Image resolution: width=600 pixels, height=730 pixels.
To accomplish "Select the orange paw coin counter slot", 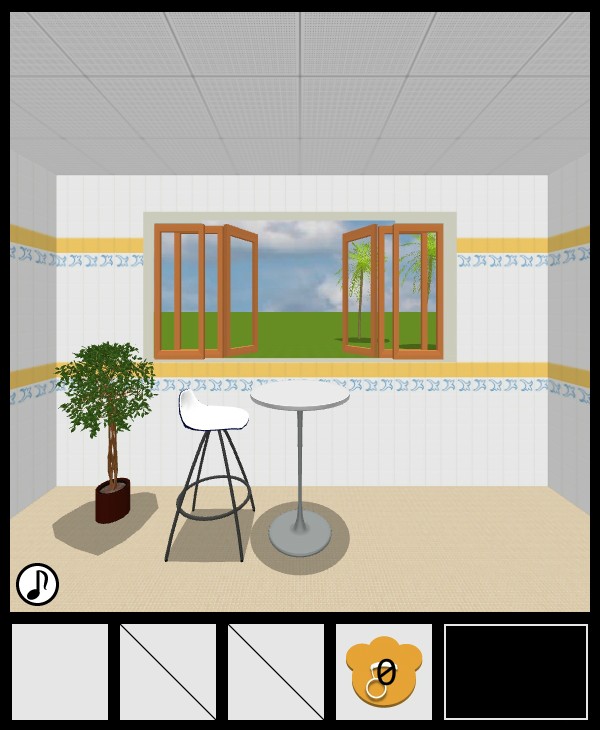I will [x=384, y=672].
